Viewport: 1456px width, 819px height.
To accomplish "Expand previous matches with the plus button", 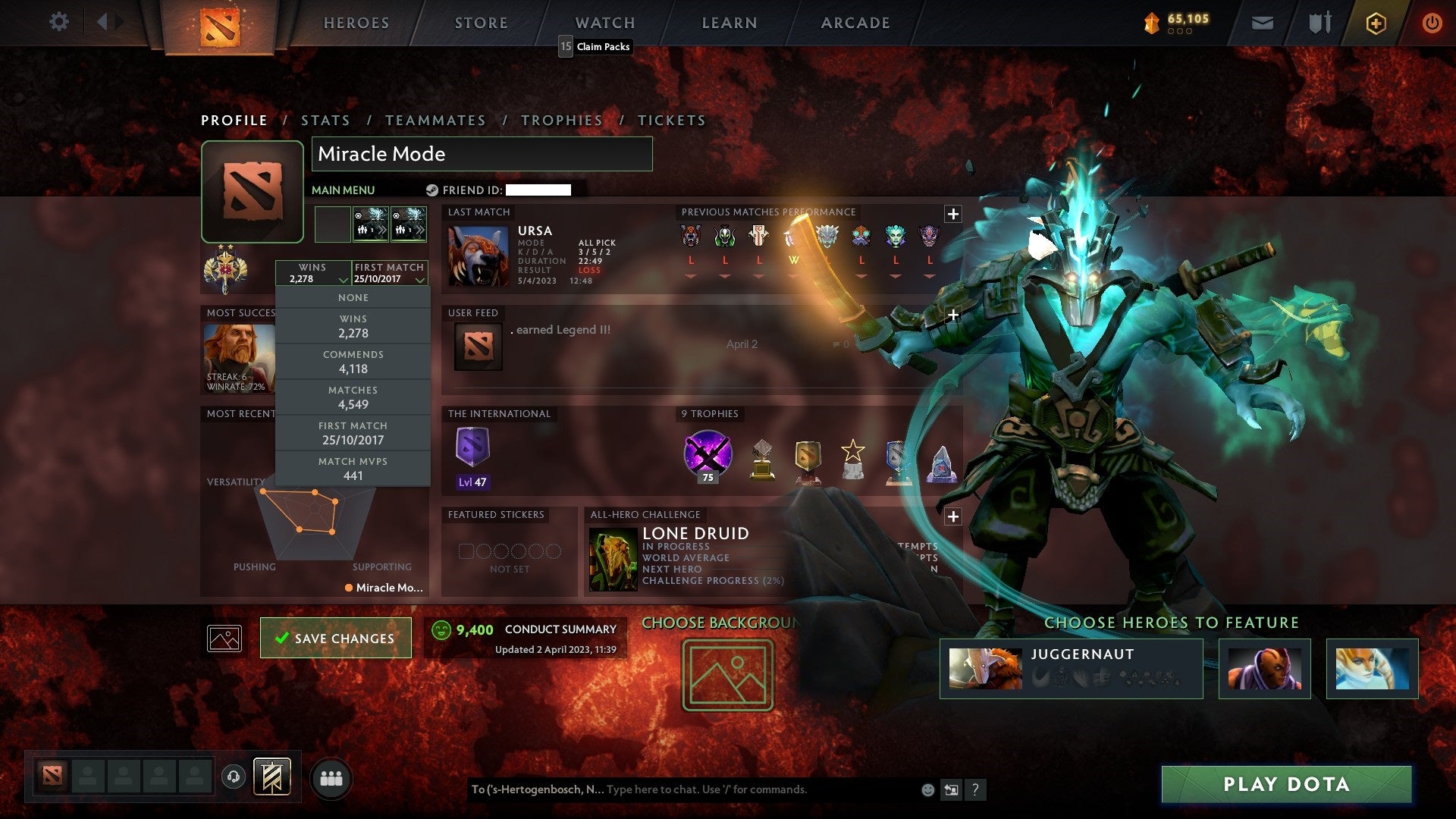I will (x=952, y=214).
